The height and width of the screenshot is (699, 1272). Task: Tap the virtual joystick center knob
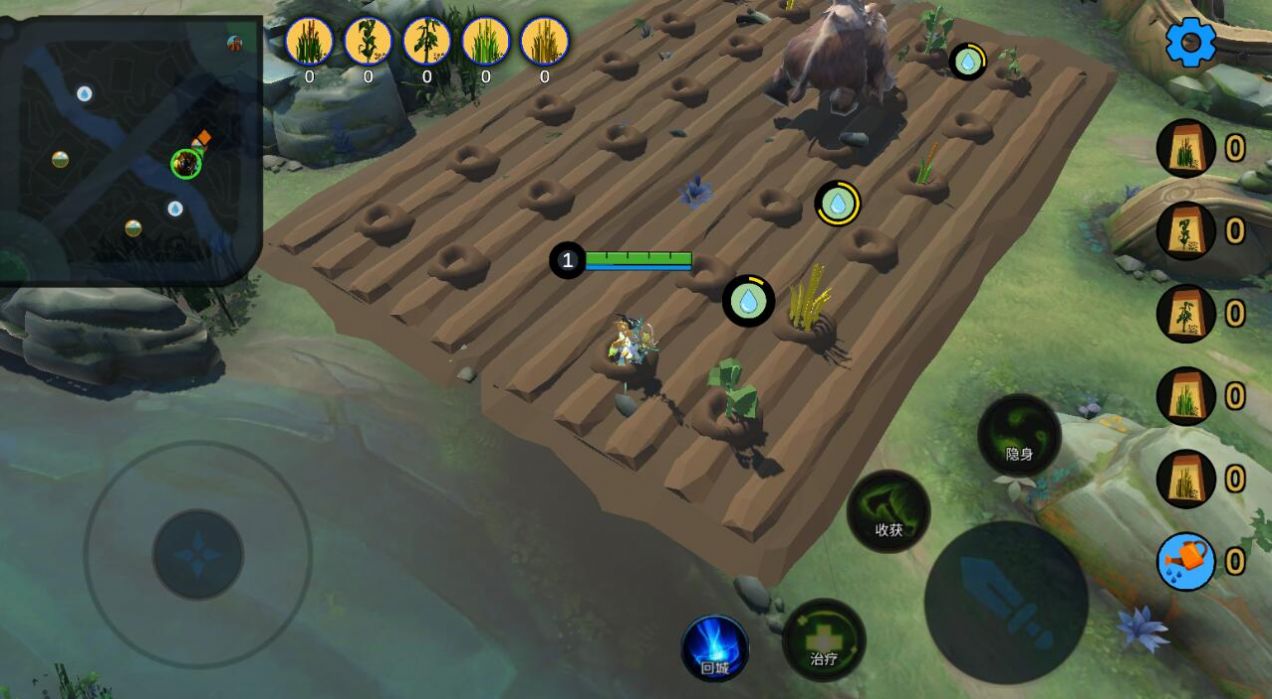(x=198, y=554)
